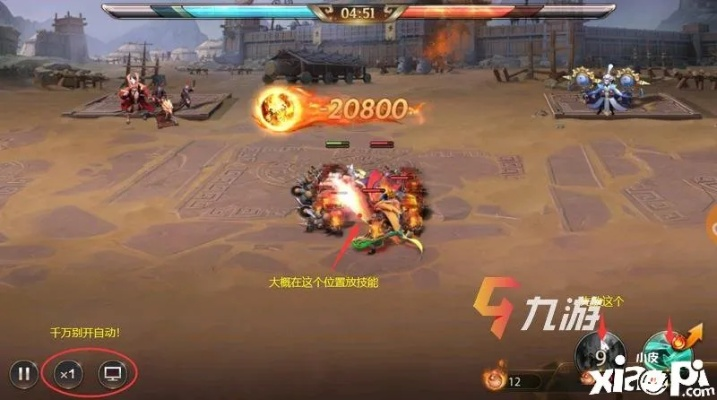Use the dark skill showing cooldown 9
Viewport: 717px width, 400px height.
pyautogui.click(x=602, y=354)
